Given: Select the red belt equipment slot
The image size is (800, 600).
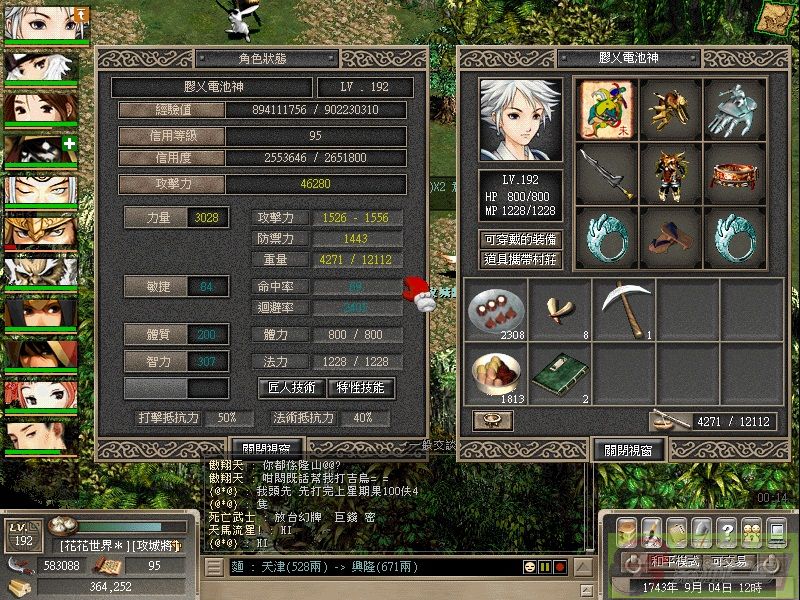Looking at the screenshot, I should tap(736, 173).
